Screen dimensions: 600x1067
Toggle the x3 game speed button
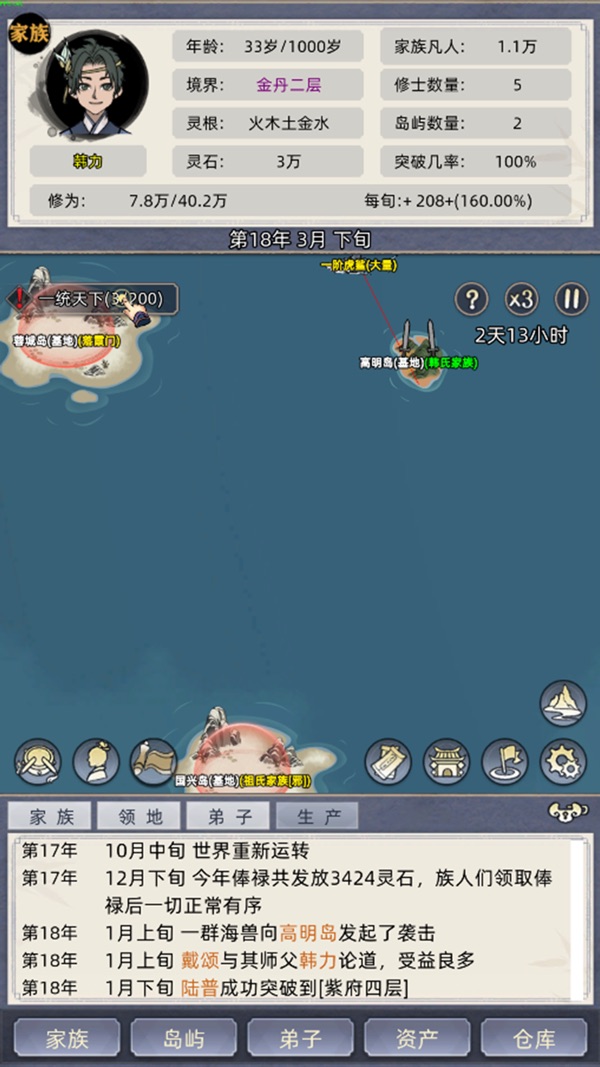pyautogui.click(x=520, y=299)
